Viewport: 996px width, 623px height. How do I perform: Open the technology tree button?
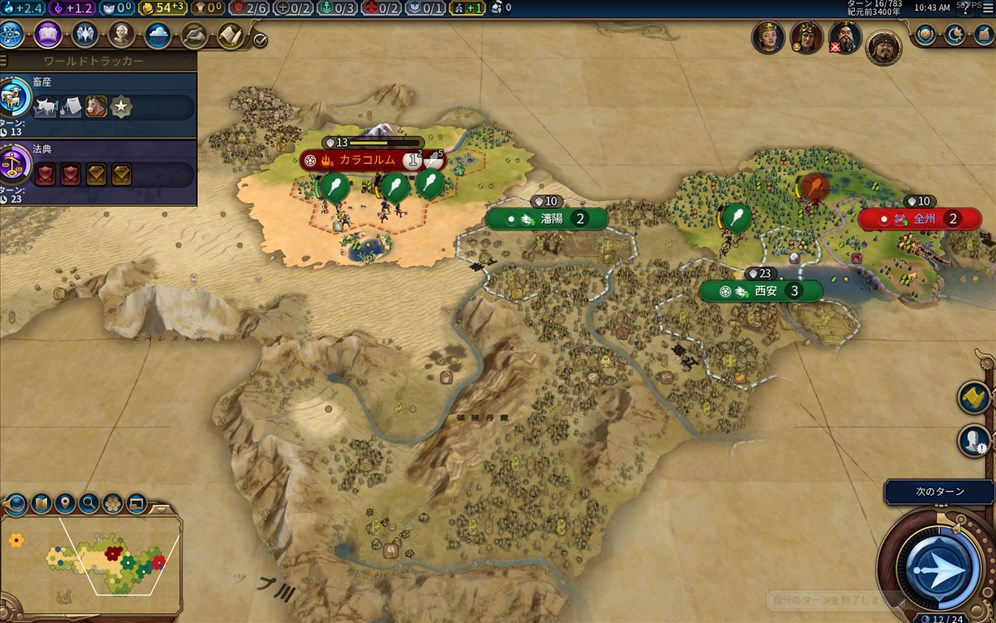11,35
